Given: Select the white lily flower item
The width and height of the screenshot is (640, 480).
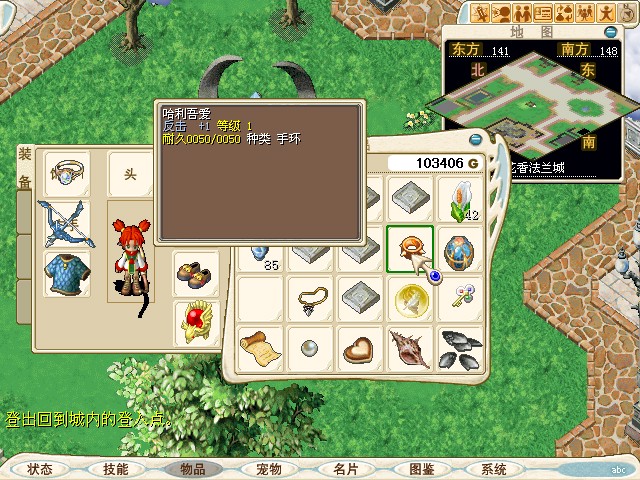Looking at the screenshot, I should tap(459, 201).
